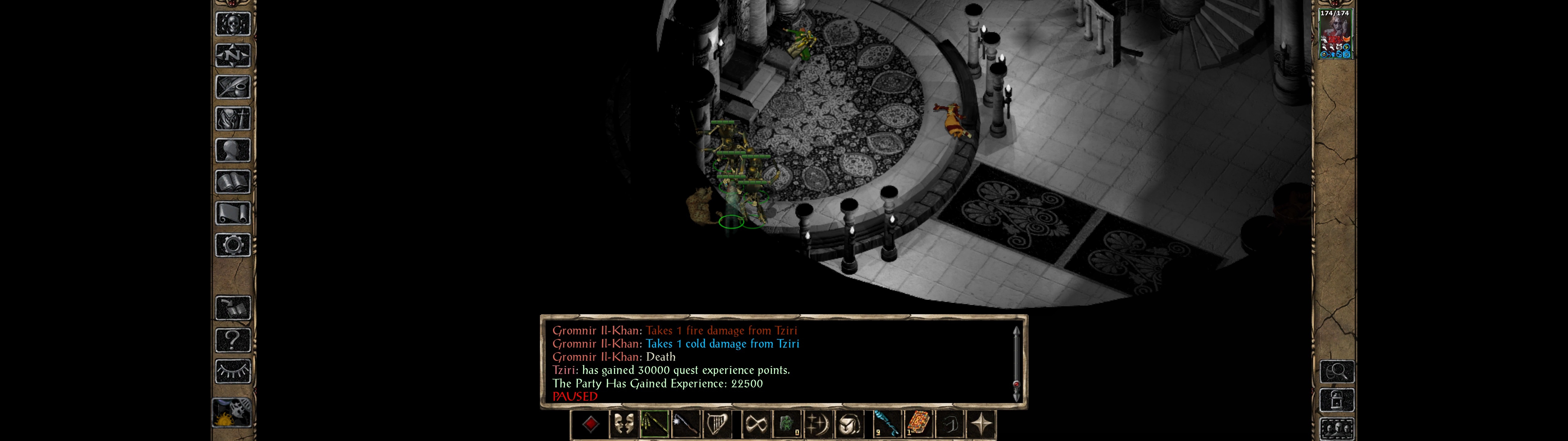Click the twin masks button
Screen dimensions: 1568x441
point(623,424)
